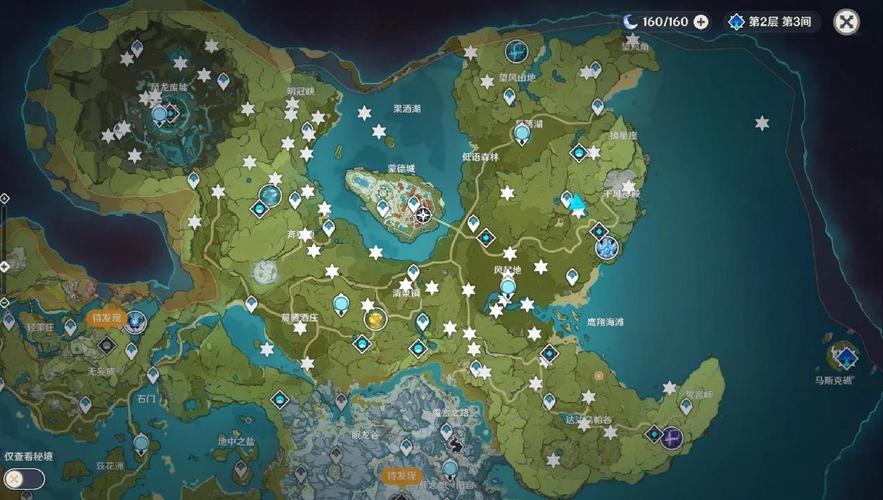Select the cyan player location arrow marker

[577, 203]
